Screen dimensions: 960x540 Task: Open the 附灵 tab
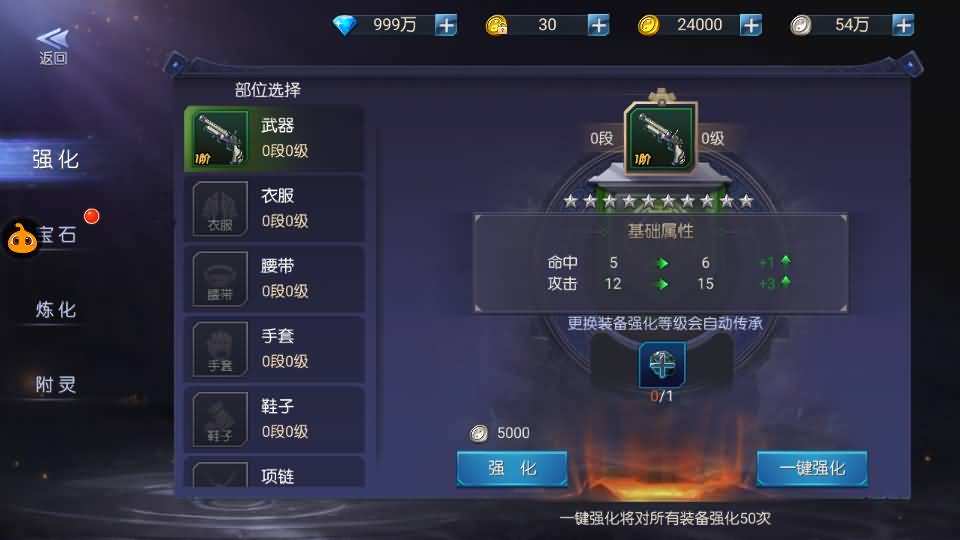(55, 385)
